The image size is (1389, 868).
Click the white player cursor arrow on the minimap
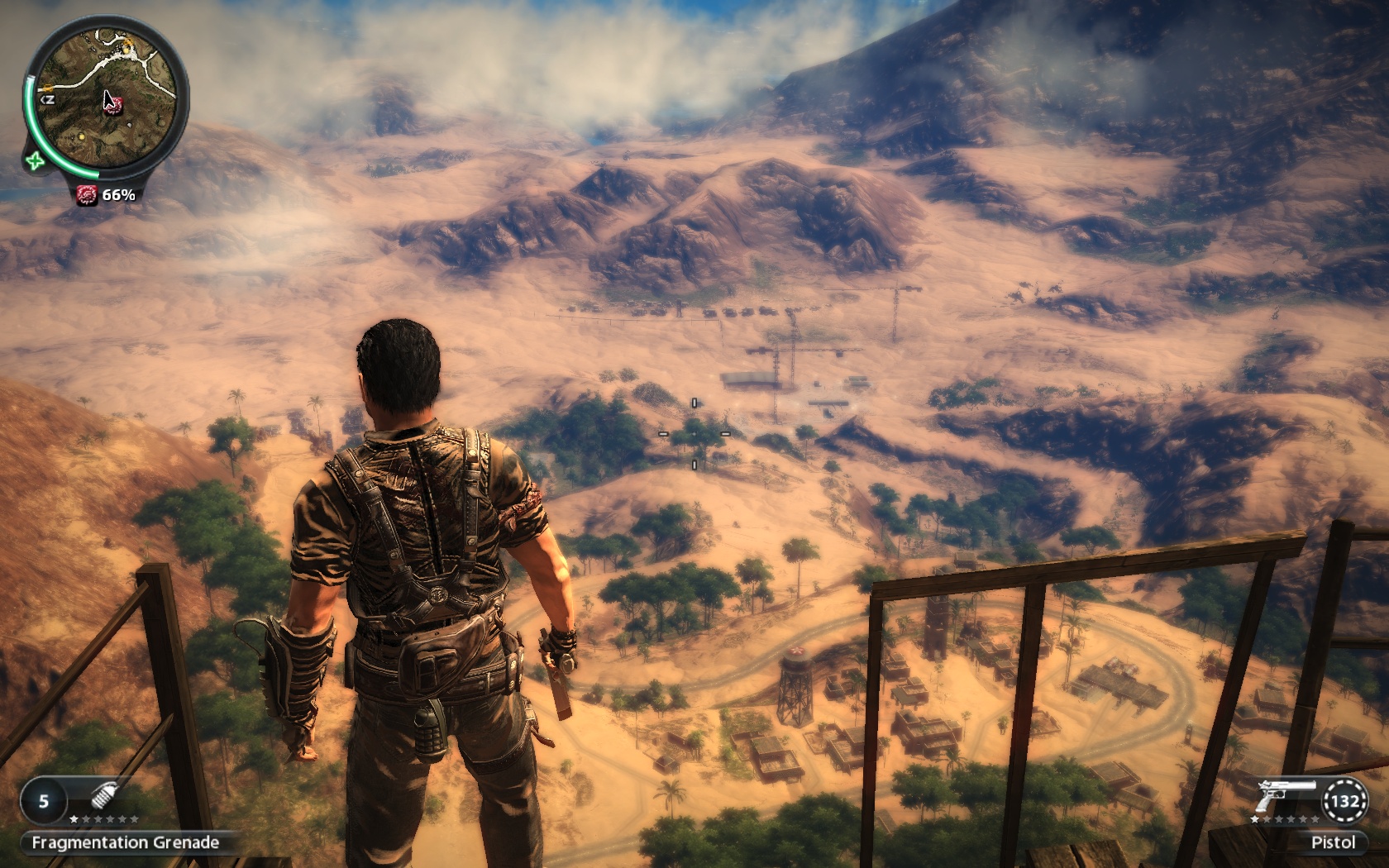(108, 98)
